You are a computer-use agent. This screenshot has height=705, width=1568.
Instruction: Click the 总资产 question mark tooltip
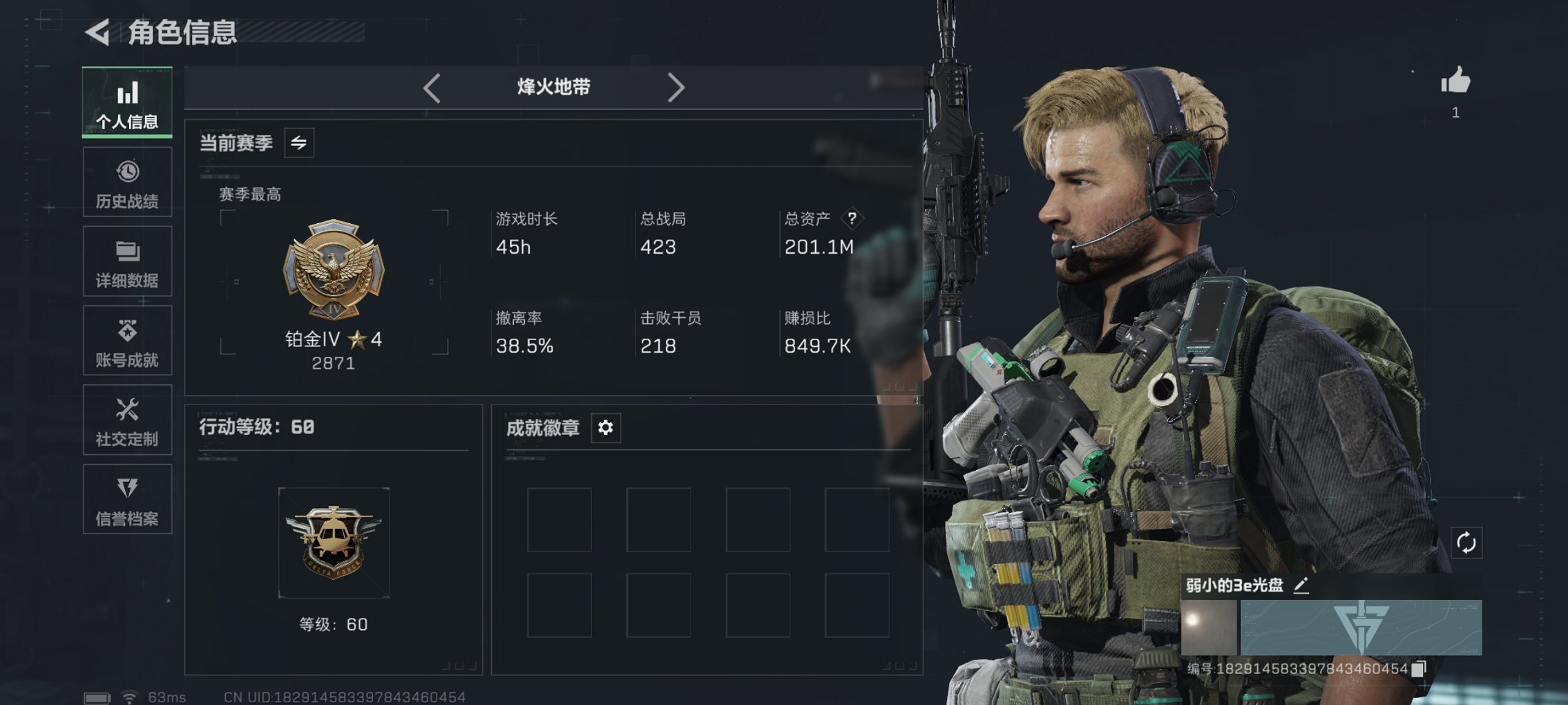point(853,218)
